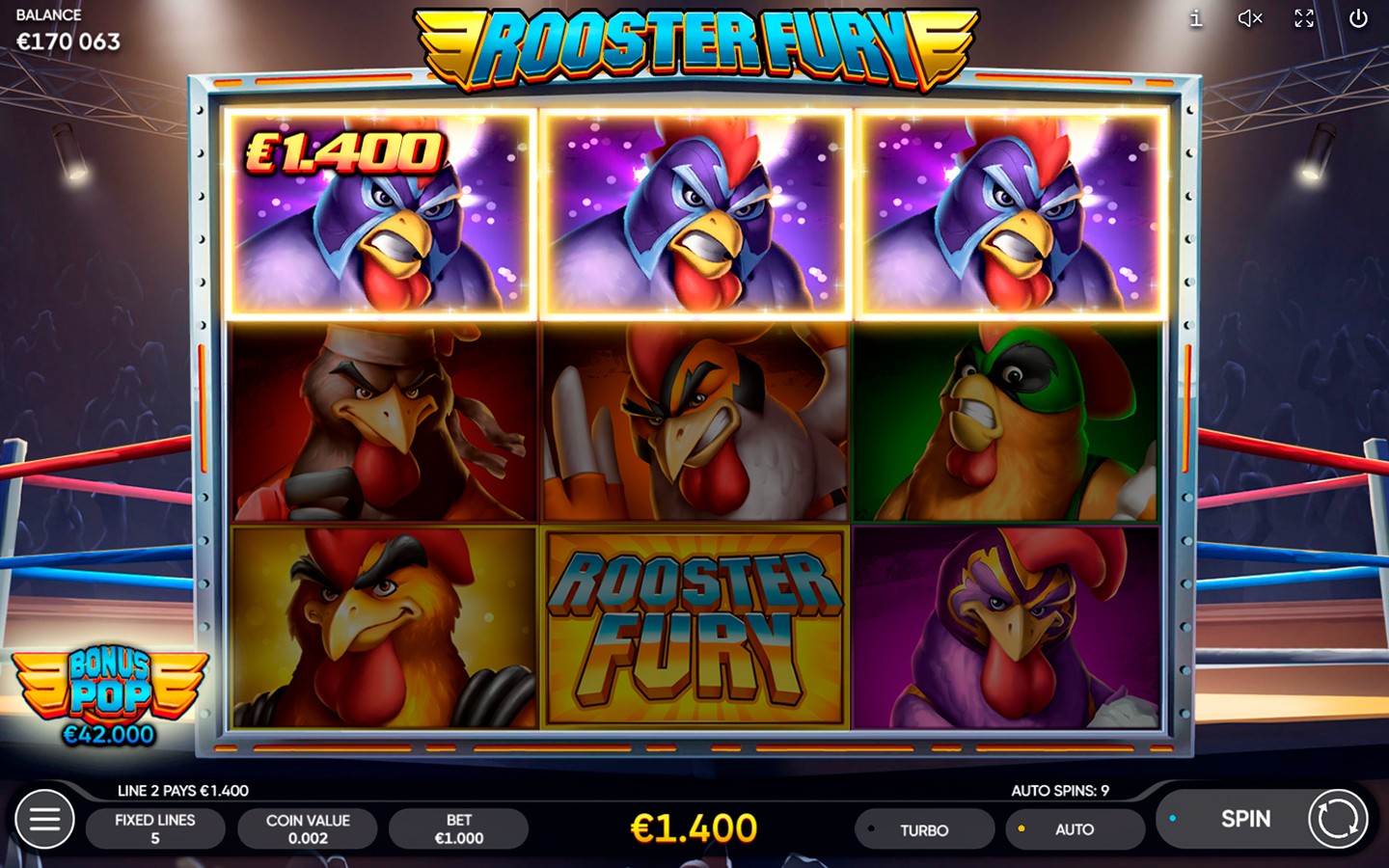This screenshot has width=1389, height=868.
Task: Click the Balance €170 063 display
Action: tap(68, 29)
